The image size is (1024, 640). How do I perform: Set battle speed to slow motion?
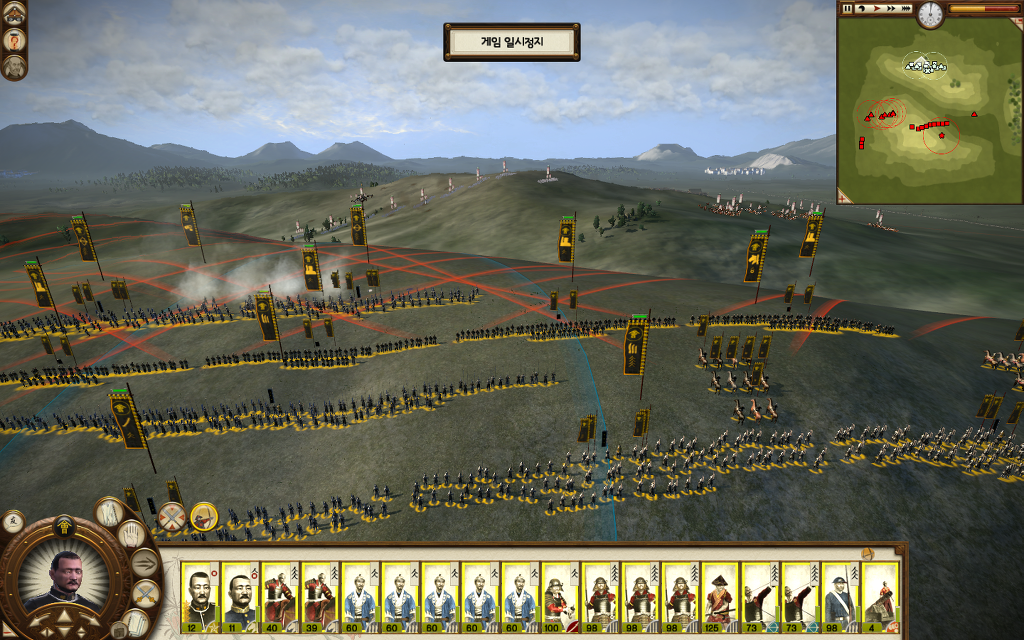pyautogui.click(x=861, y=9)
